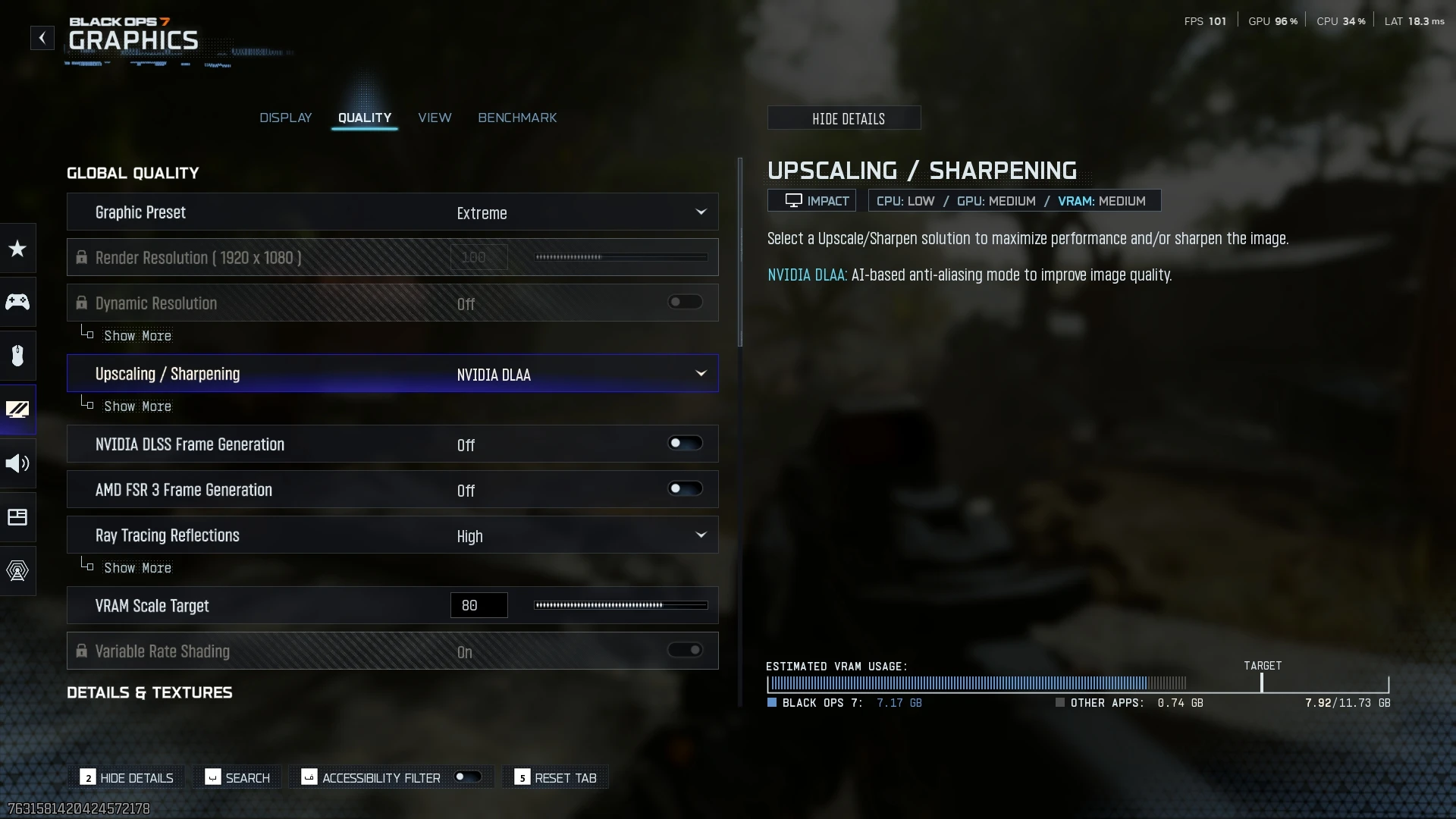Expand Show More under Ray Tracing Reflections
Viewport: 1456px width, 819px height.
137,568
